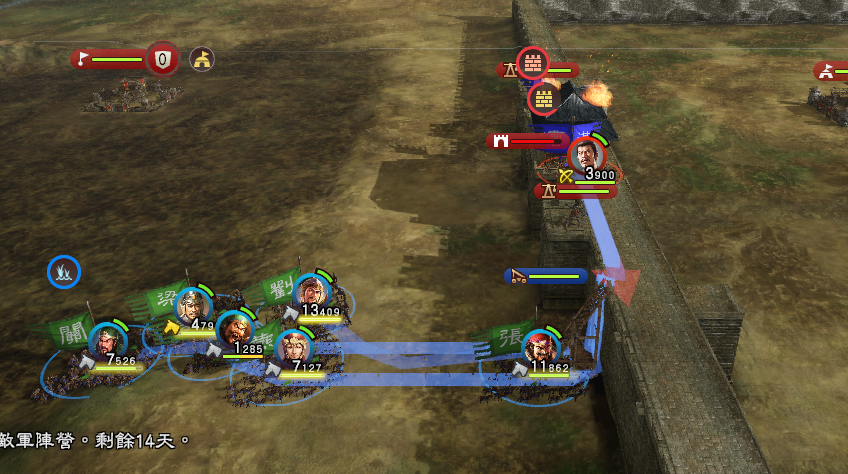848x474 pixels.
Task: Select the officer portrait with 479 troops
Action: tap(192, 304)
